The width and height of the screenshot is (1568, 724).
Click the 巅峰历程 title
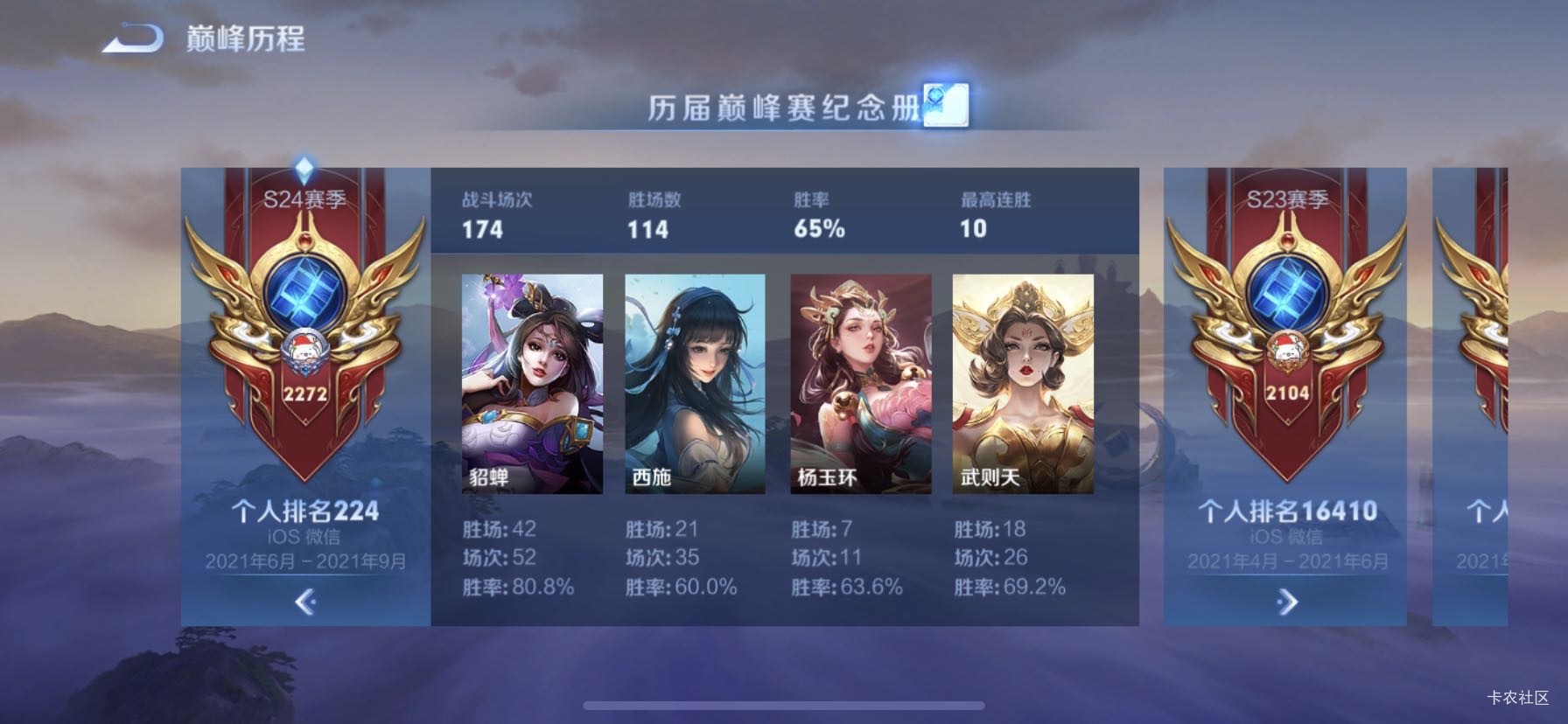pos(243,38)
